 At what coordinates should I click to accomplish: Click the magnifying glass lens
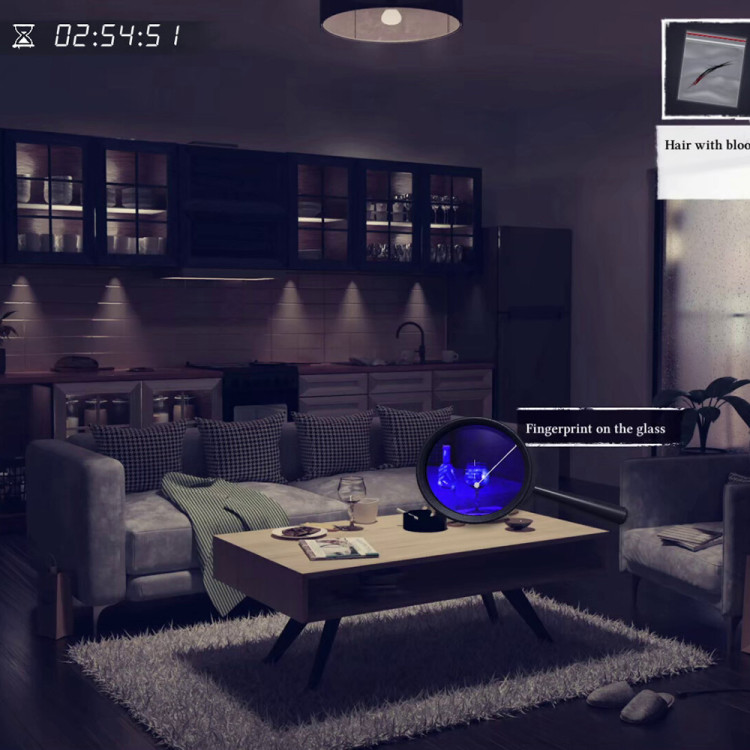(x=472, y=472)
